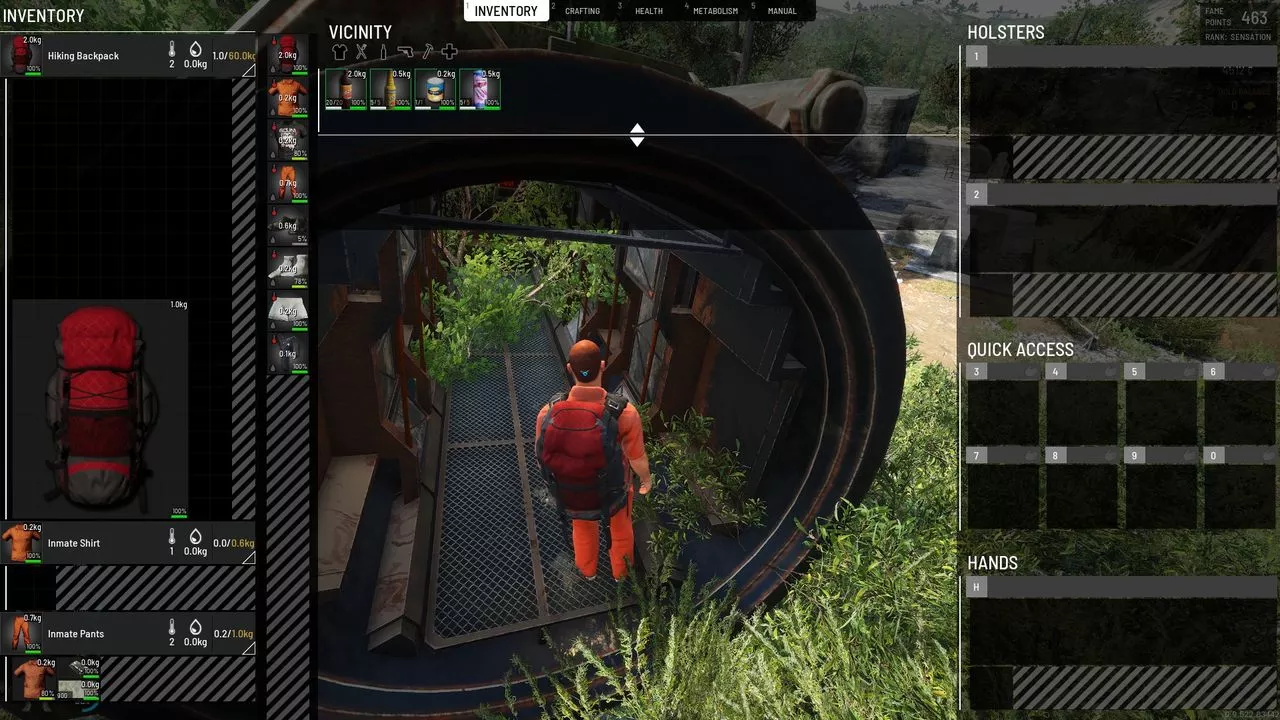Select the pink striped can in vicinity
Image resolution: width=1280 pixels, height=720 pixels.
480,89
